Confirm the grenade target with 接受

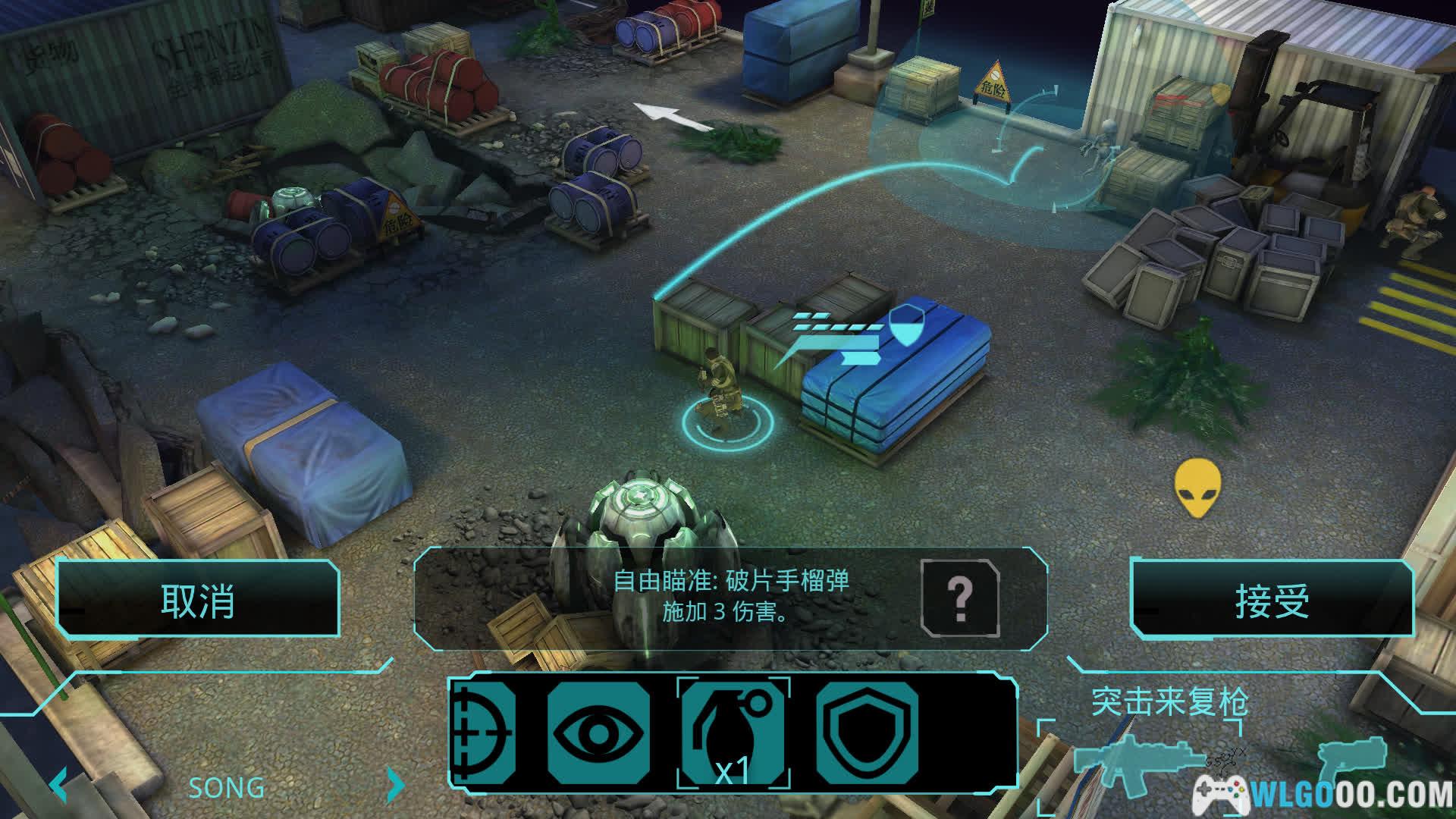point(1272,601)
